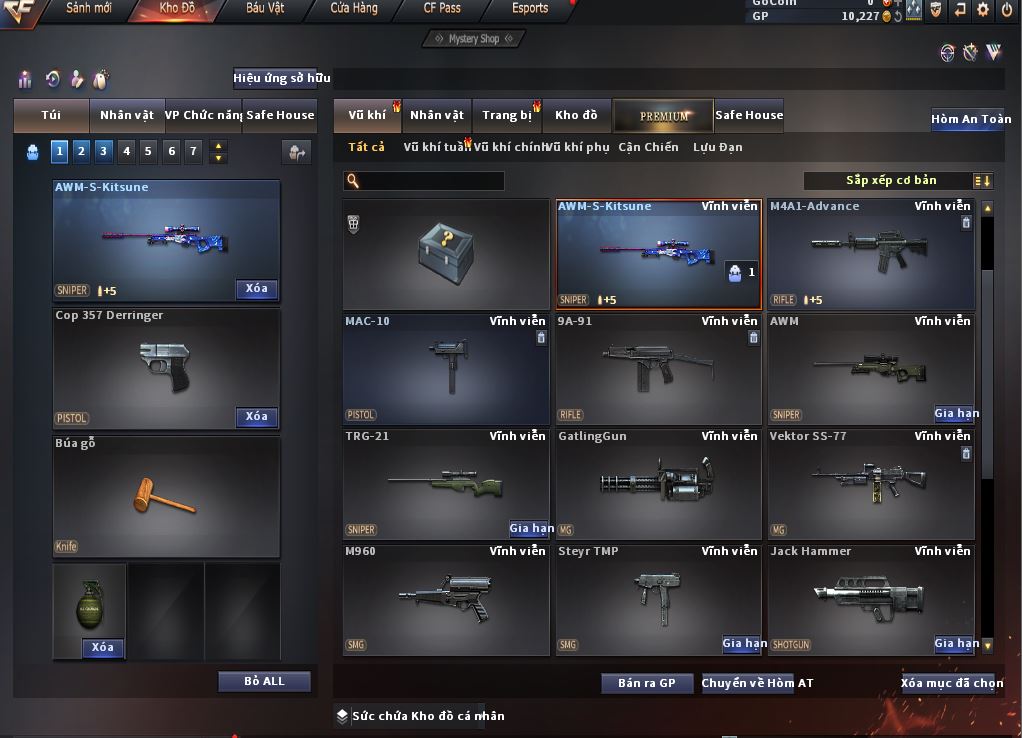Select bag number 3

[x=103, y=151]
